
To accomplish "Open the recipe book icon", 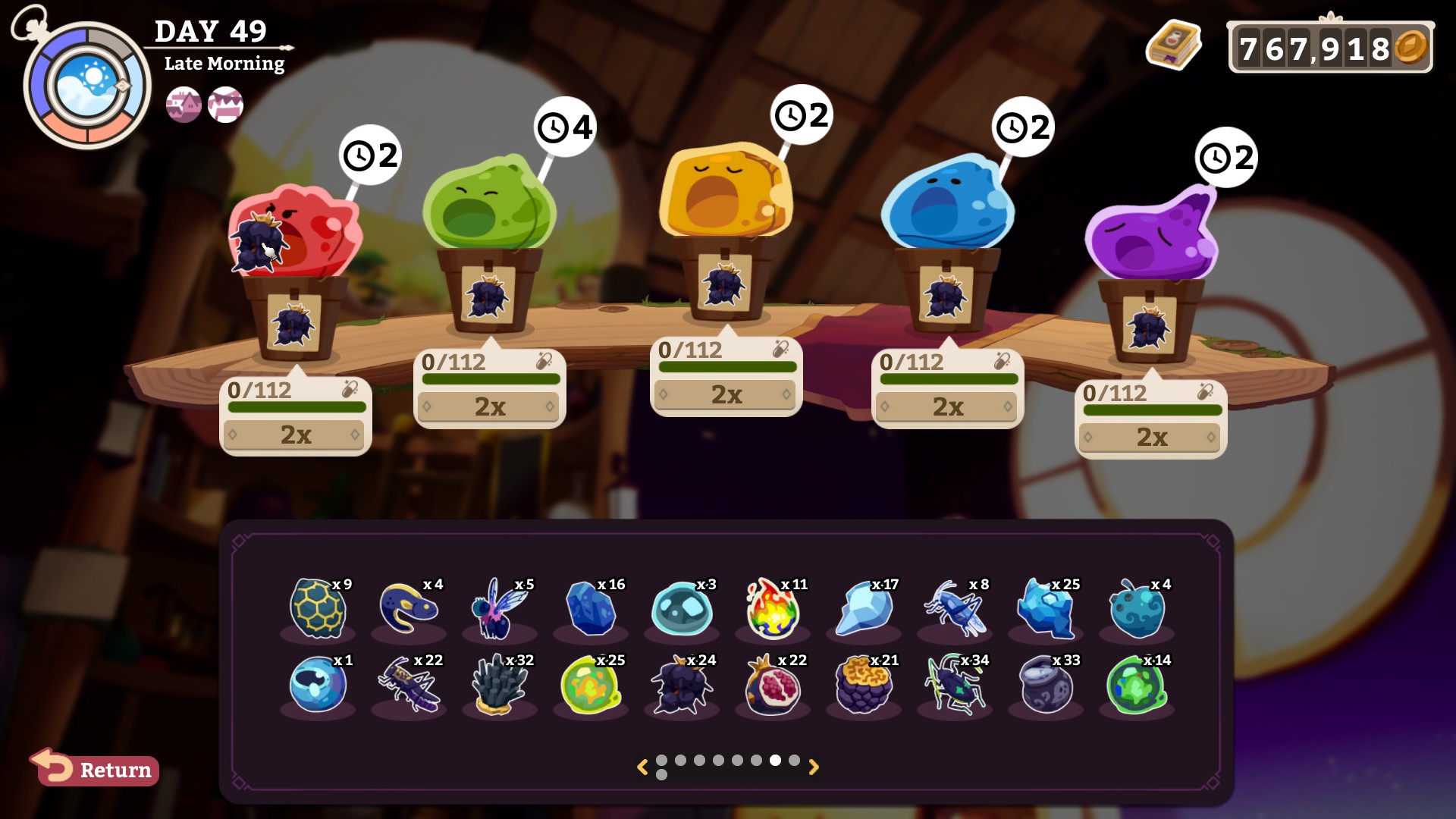I will click(x=1172, y=46).
